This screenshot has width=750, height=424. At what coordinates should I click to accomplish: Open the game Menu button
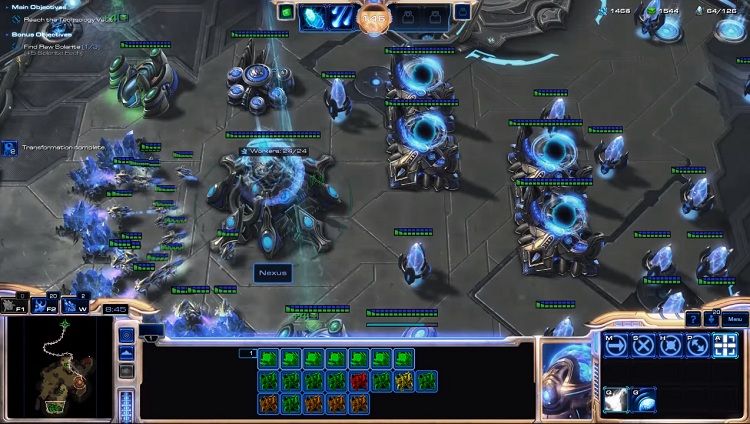click(x=735, y=319)
